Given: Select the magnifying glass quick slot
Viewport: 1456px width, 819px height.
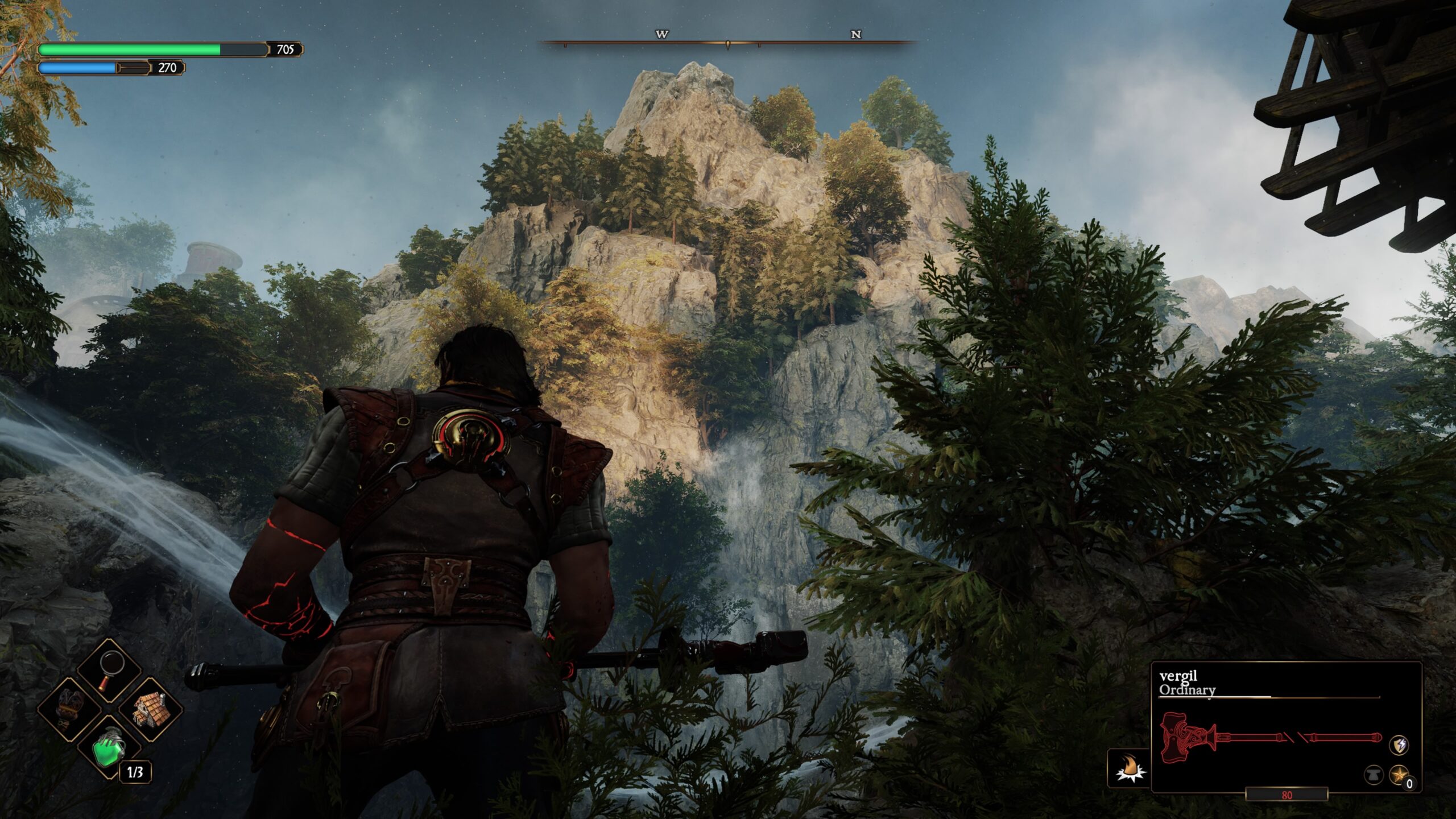Looking at the screenshot, I should click(x=110, y=670).
